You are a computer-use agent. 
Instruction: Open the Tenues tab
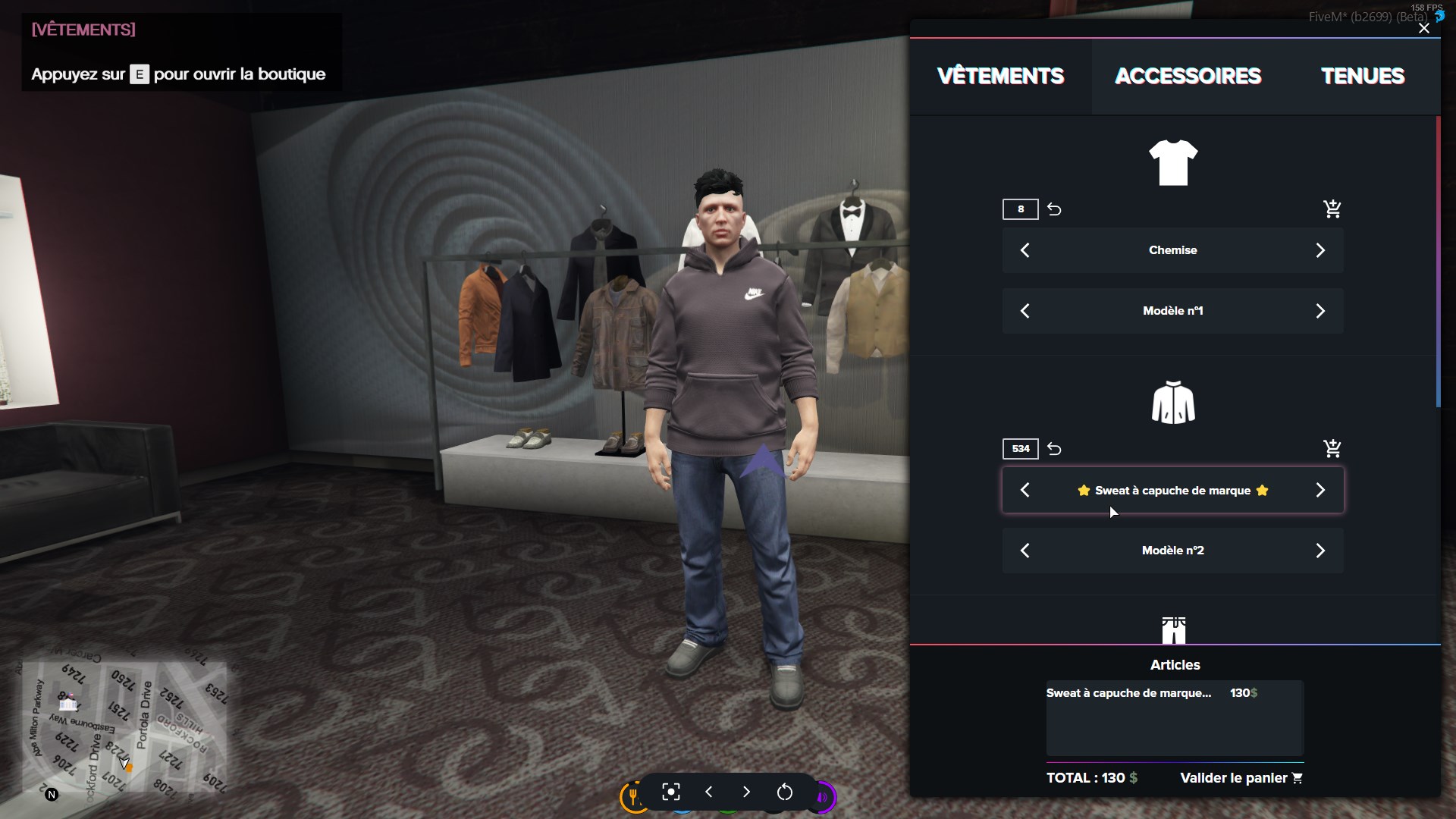(x=1363, y=76)
